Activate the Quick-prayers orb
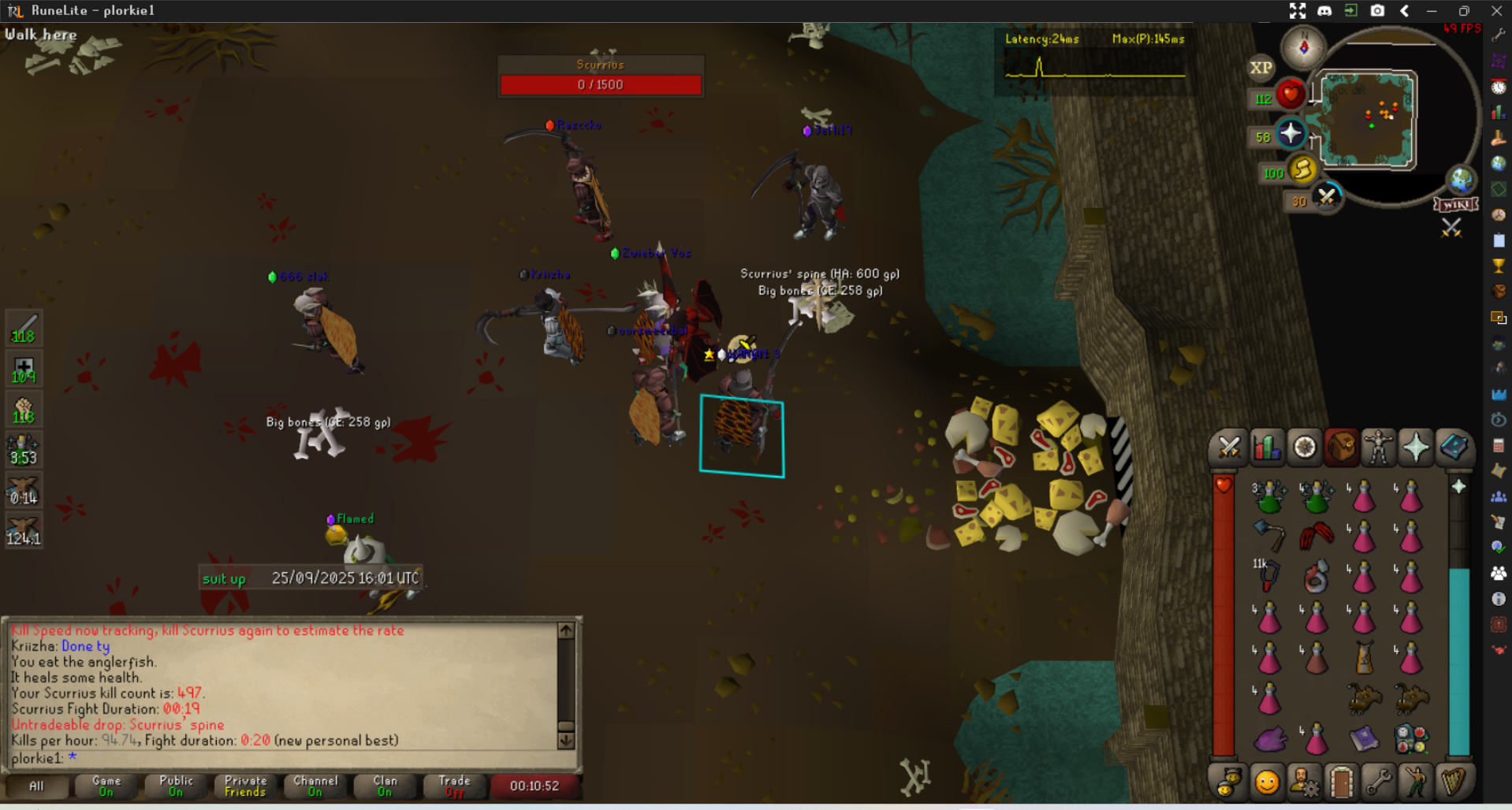 (x=1290, y=133)
